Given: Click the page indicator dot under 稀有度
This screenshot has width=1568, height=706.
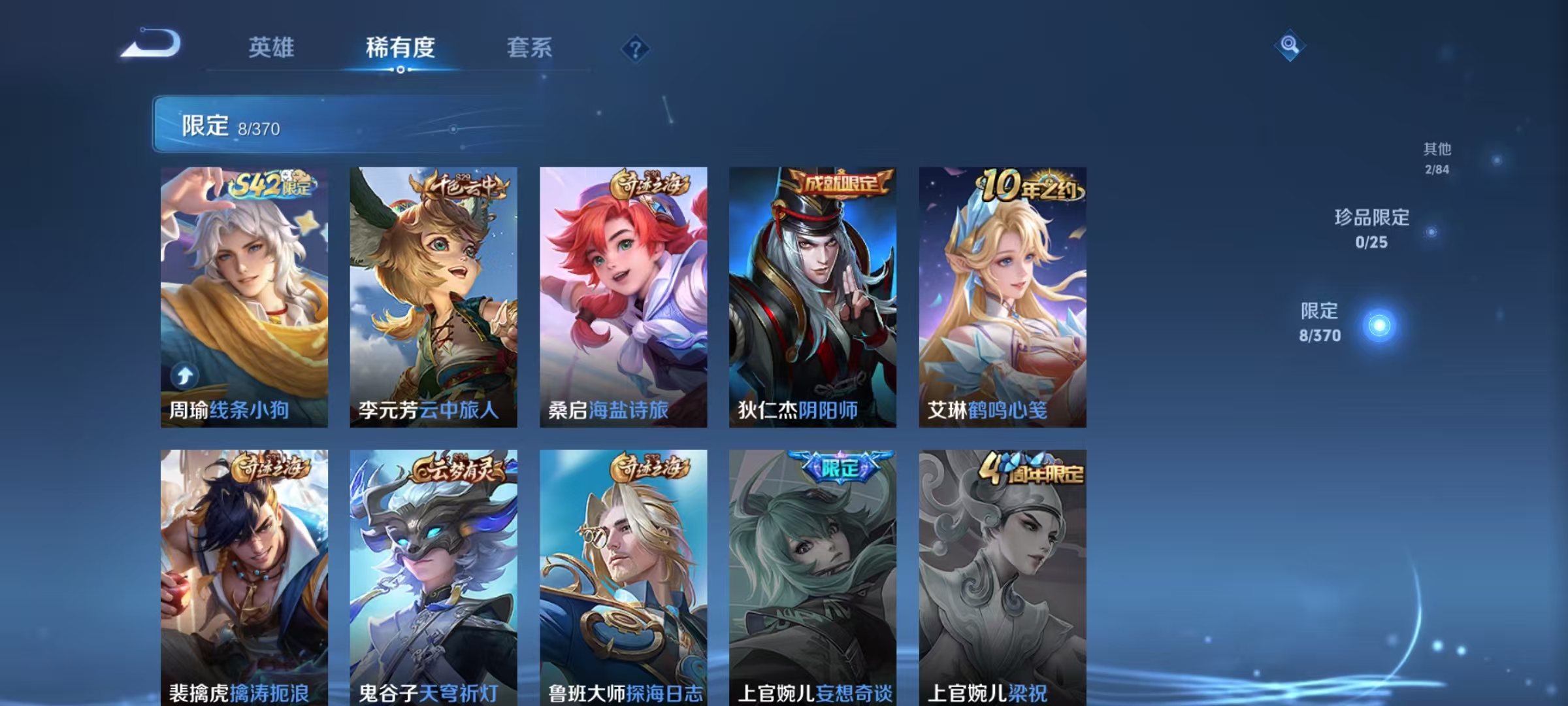Looking at the screenshot, I should pos(400,71).
